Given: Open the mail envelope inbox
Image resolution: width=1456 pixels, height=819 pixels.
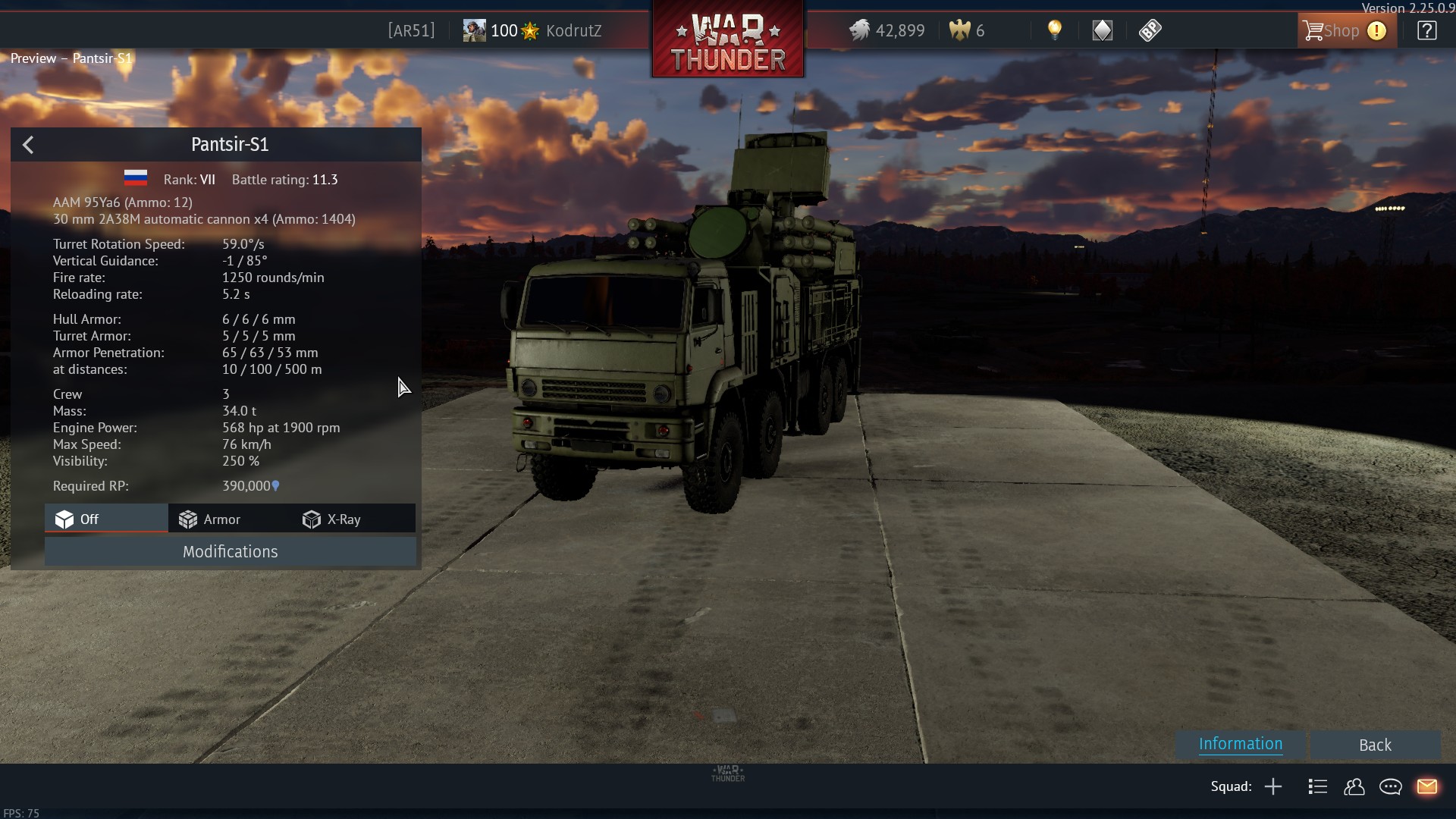Looking at the screenshot, I should [1426, 786].
